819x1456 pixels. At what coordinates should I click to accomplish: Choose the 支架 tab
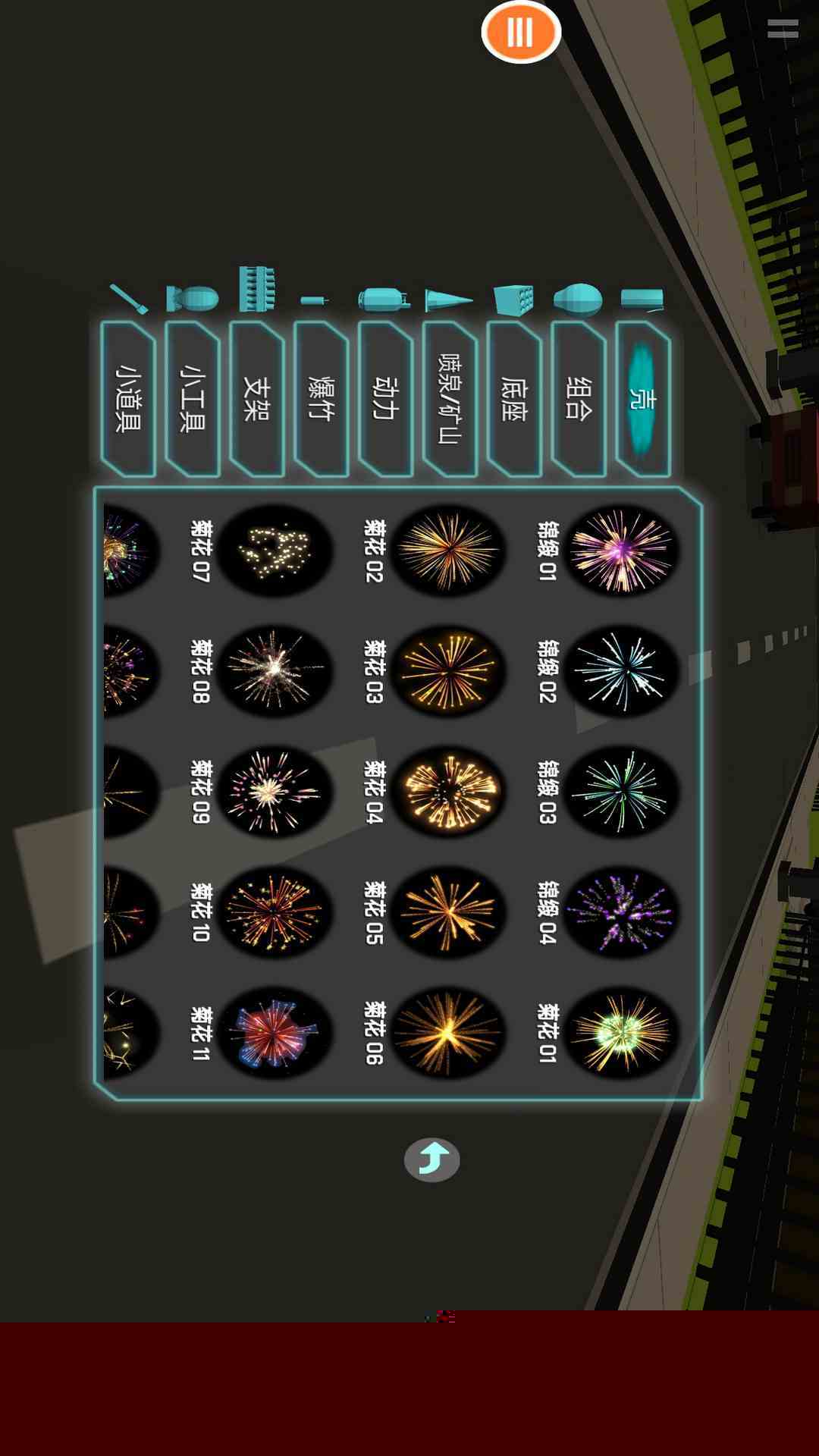point(256,399)
